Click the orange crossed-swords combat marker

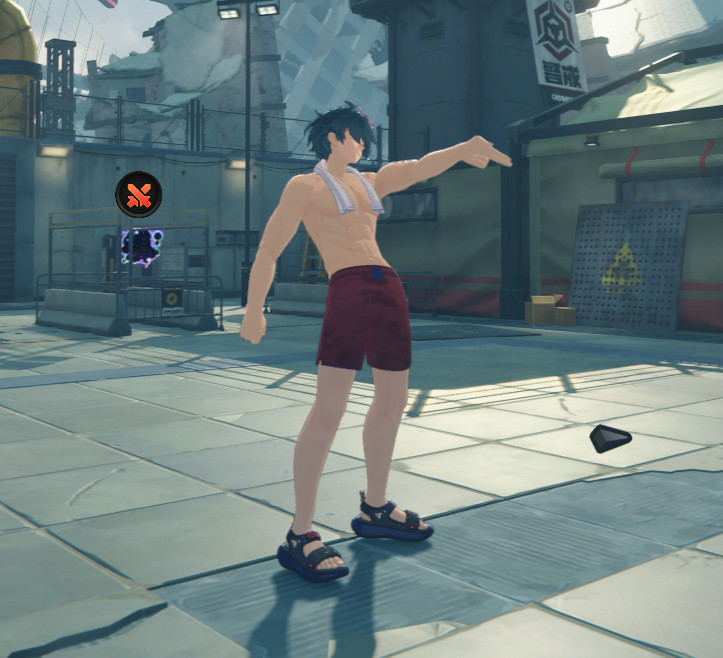tap(139, 195)
